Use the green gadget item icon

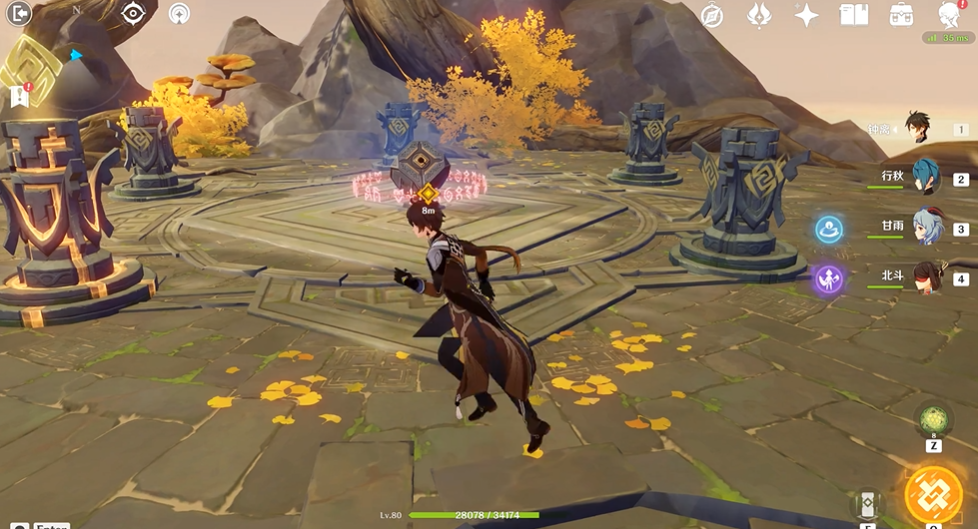click(x=933, y=420)
